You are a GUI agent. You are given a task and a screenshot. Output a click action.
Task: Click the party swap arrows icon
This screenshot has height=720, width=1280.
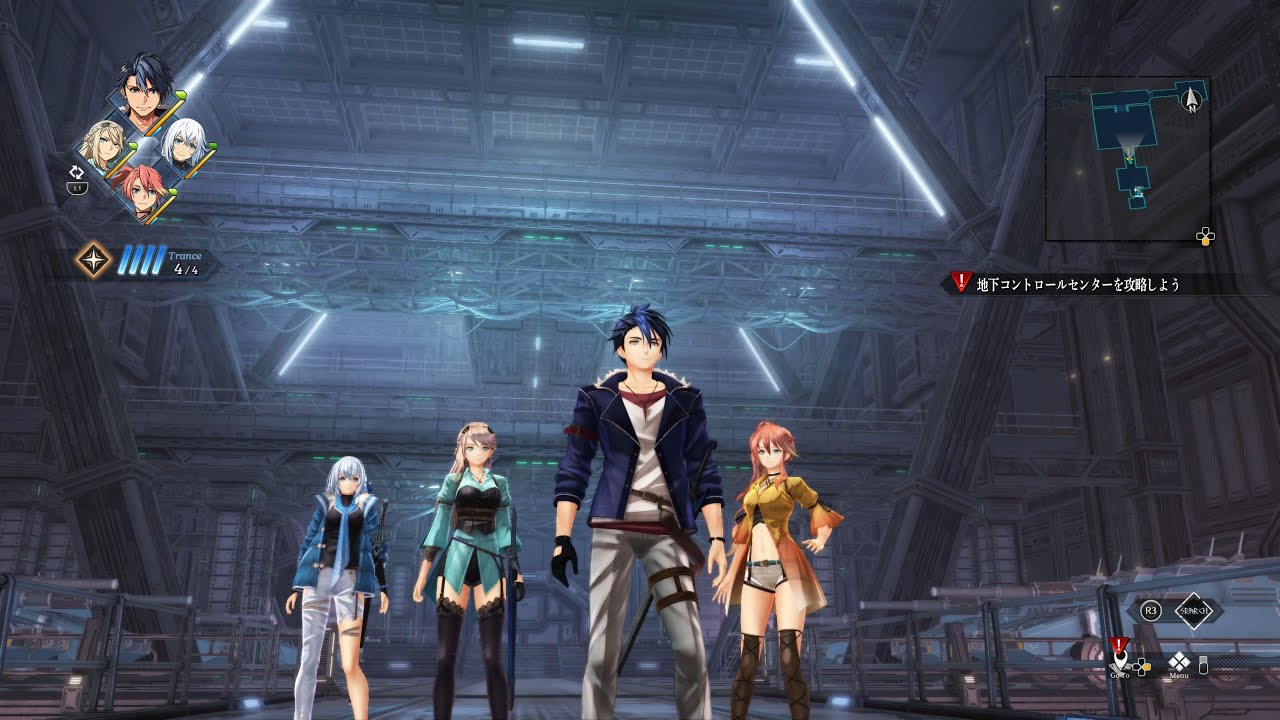click(x=76, y=172)
